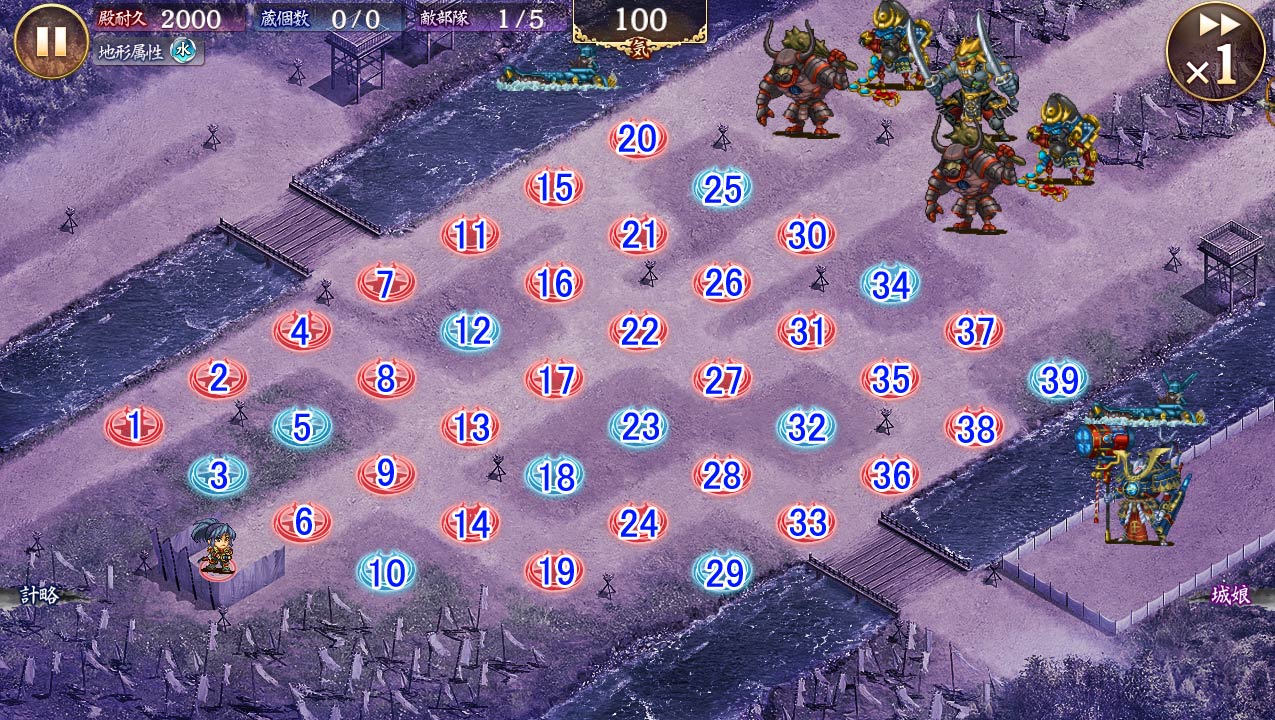Pick blue deployment tile 29
Viewport: 1275px width, 720px height.
723,572
